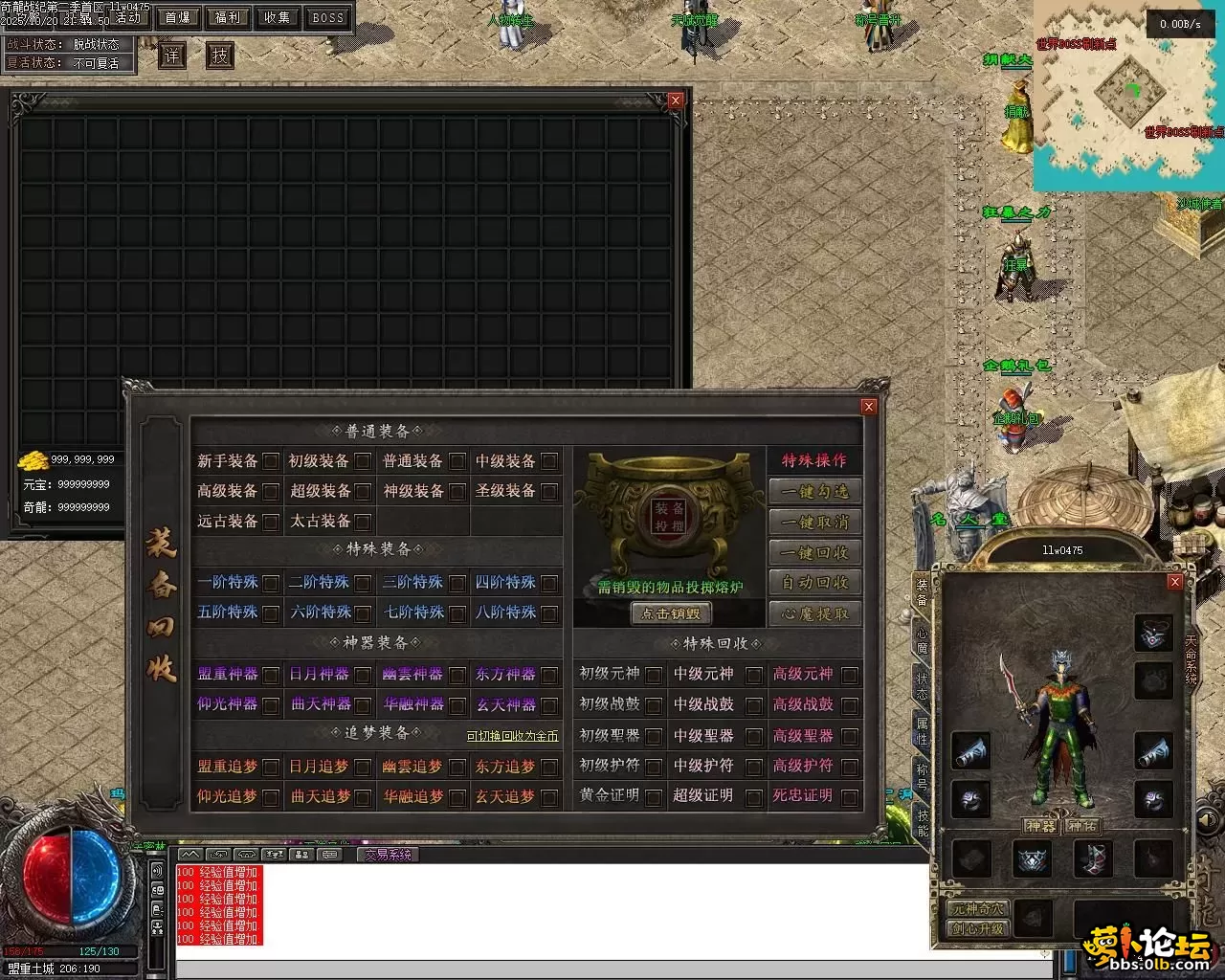The width and height of the screenshot is (1225, 980).
Task: Click the 一键勾选 select-all button
Action: 814,491
